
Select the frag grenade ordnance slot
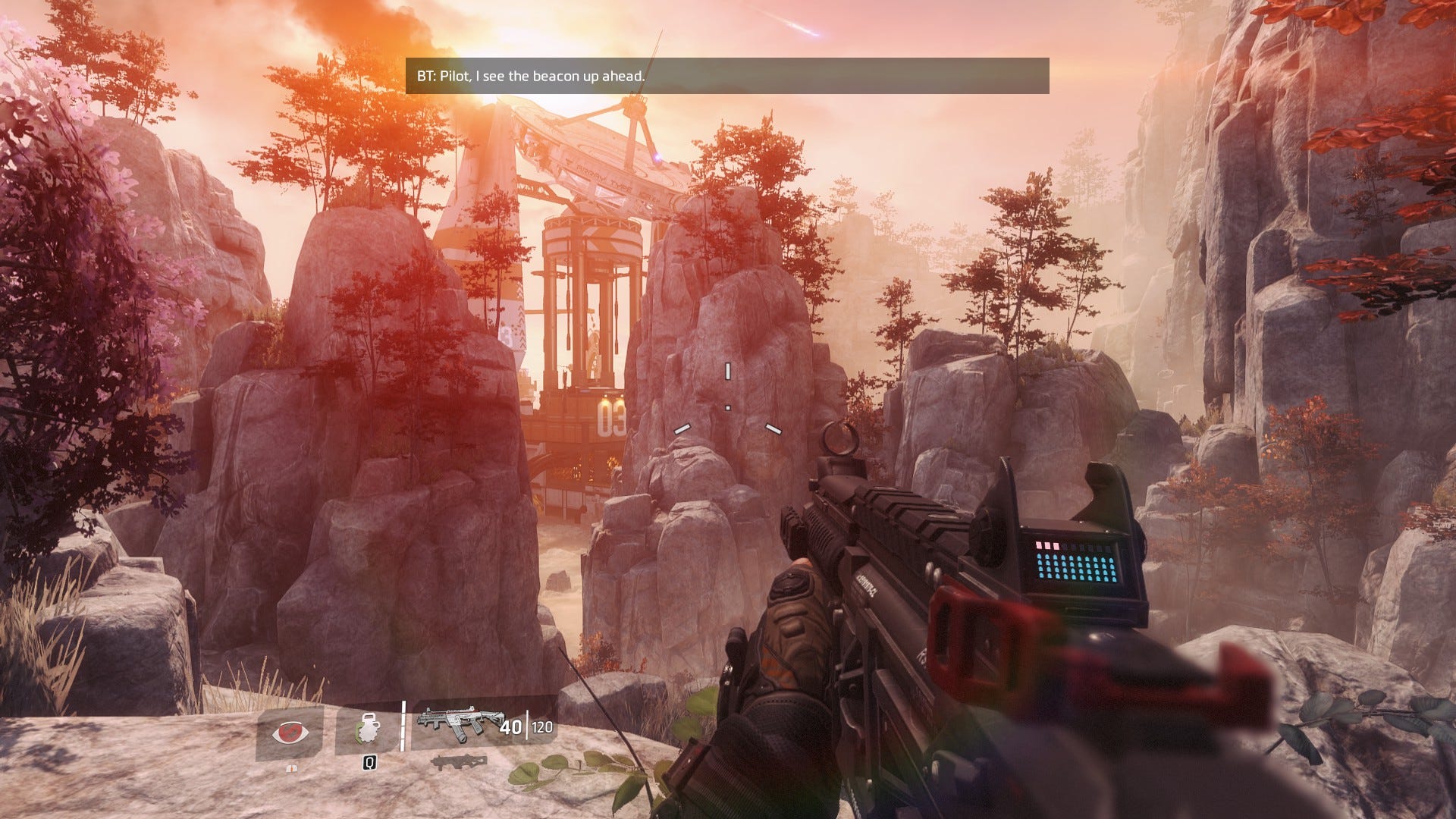point(367,731)
